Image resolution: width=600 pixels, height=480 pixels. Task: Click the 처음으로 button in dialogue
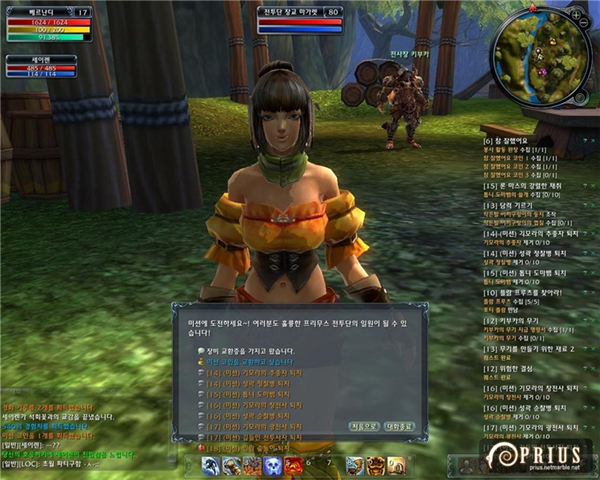tap(363, 426)
